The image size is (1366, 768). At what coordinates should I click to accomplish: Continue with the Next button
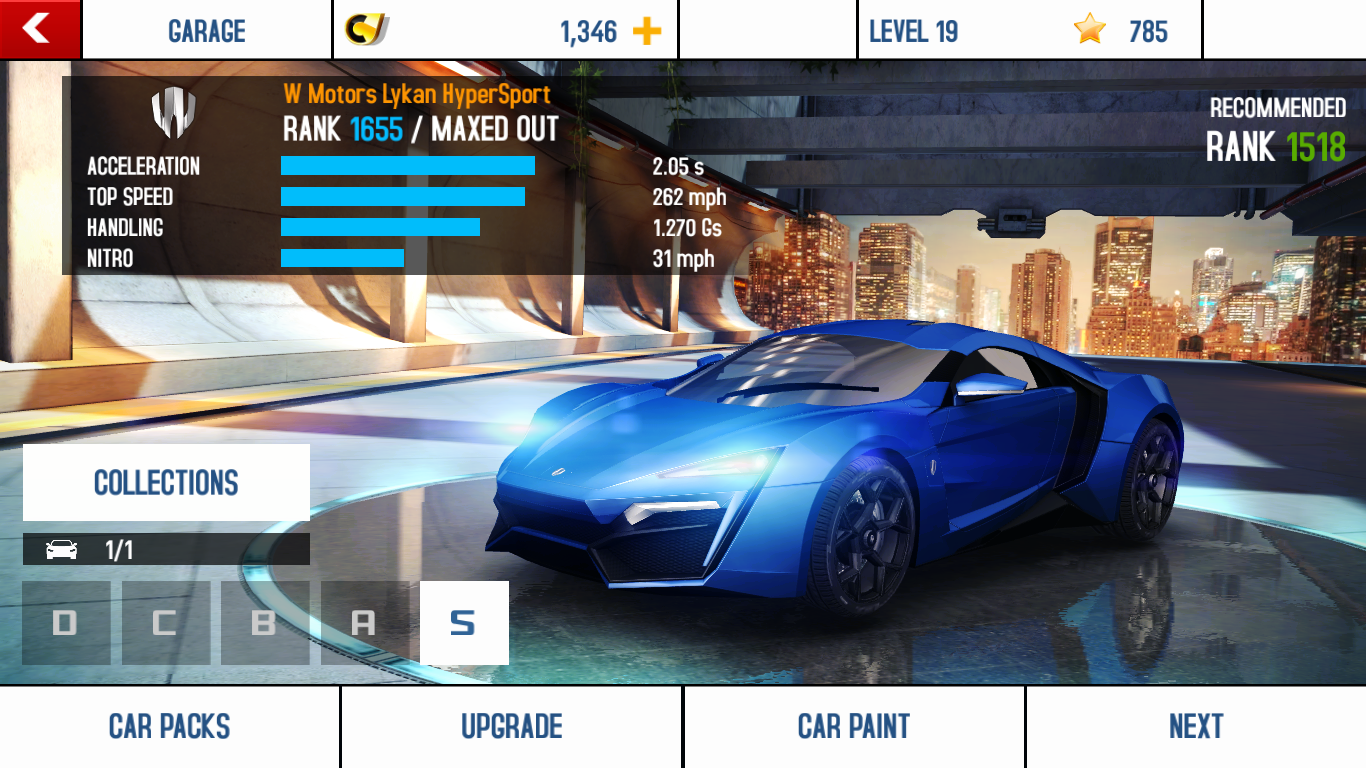click(x=1195, y=726)
